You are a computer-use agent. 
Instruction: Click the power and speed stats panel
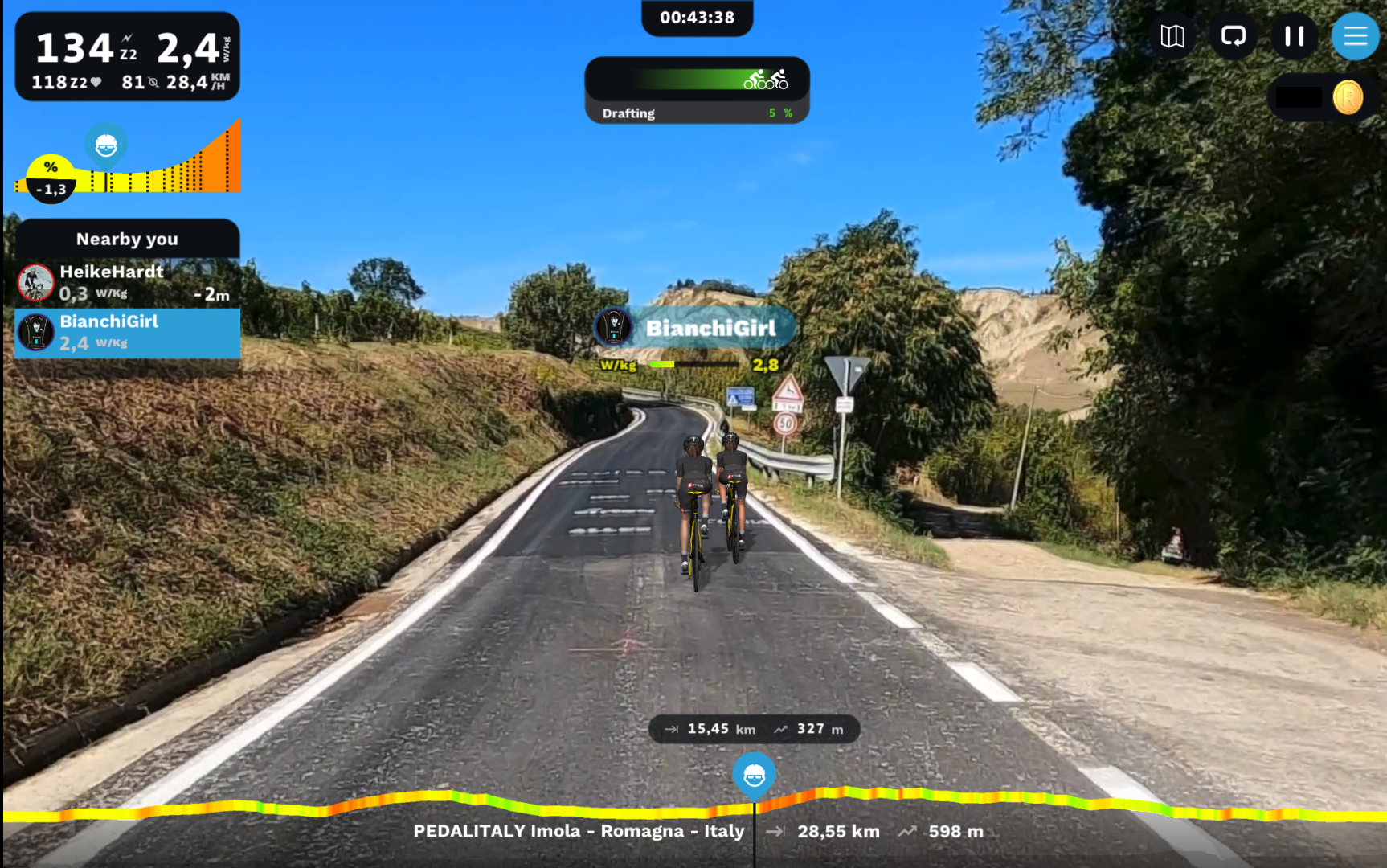pyautogui.click(x=127, y=57)
